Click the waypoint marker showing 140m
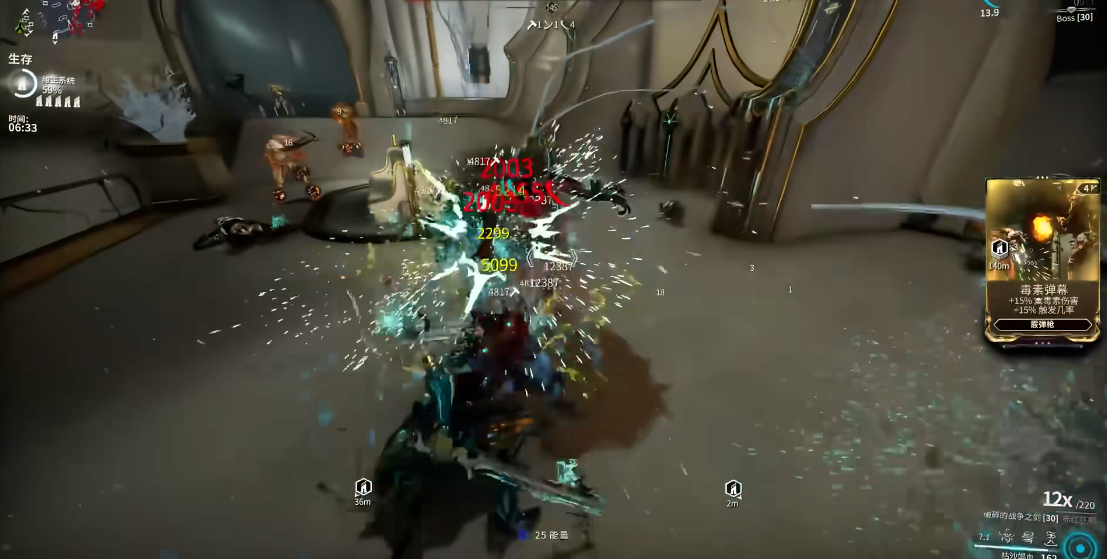This screenshot has width=1107, height=559. point(999,248)
